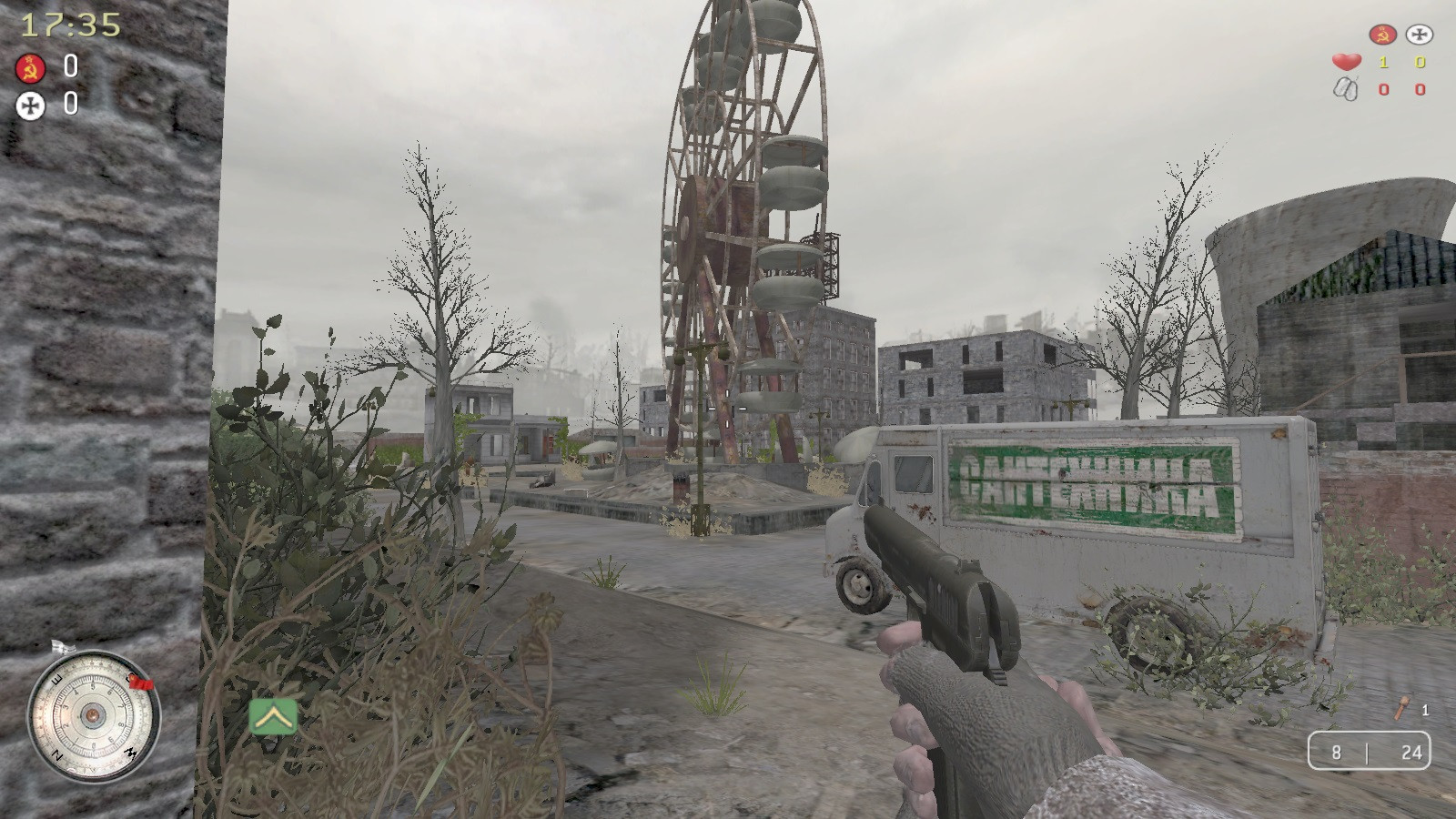Click the center of the compass dial

click(x=91, y=715)
